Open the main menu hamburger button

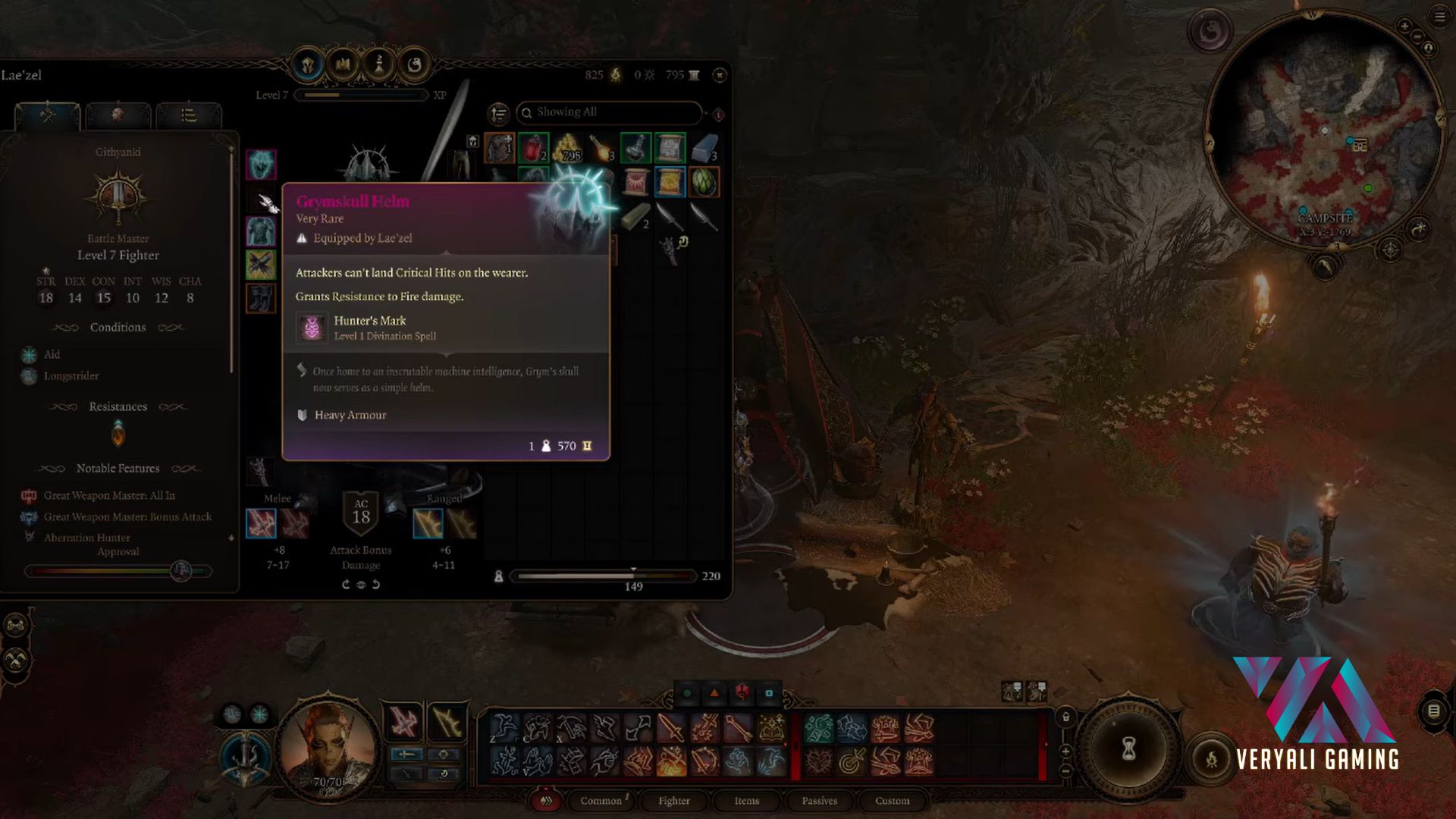coord(1439,17)
